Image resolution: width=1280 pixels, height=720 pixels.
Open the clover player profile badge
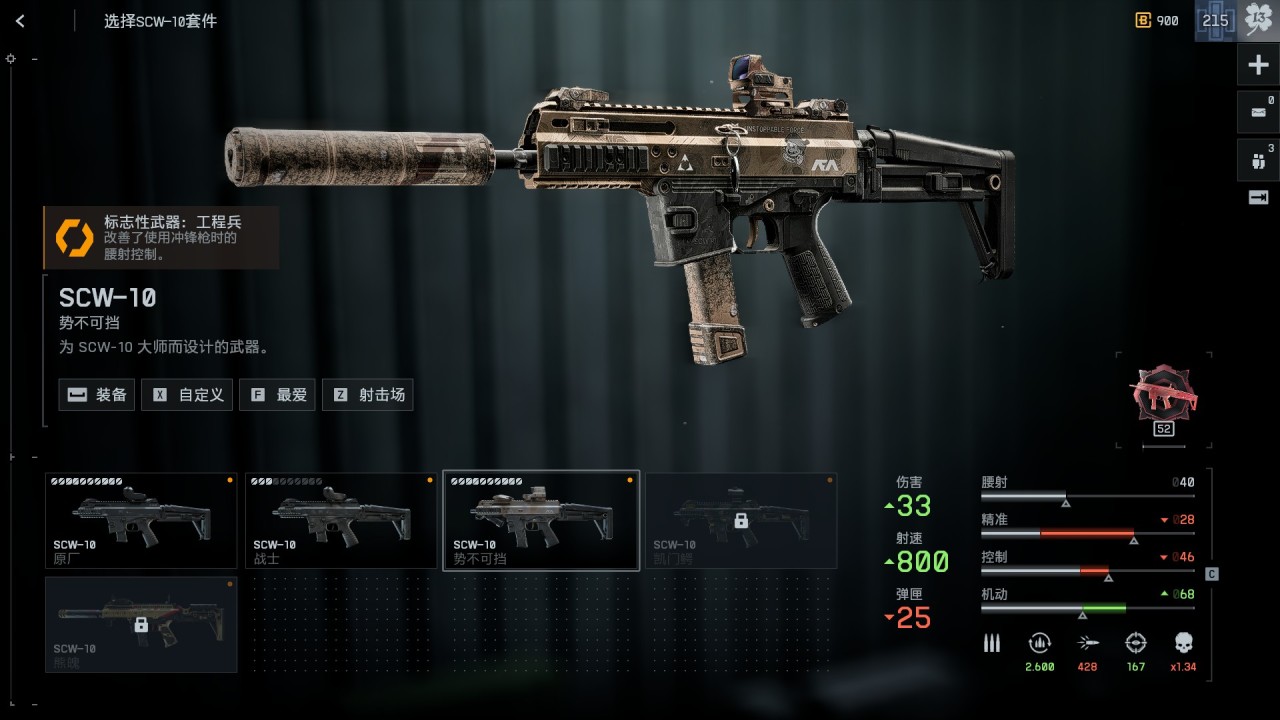(x=1257, y=20)
